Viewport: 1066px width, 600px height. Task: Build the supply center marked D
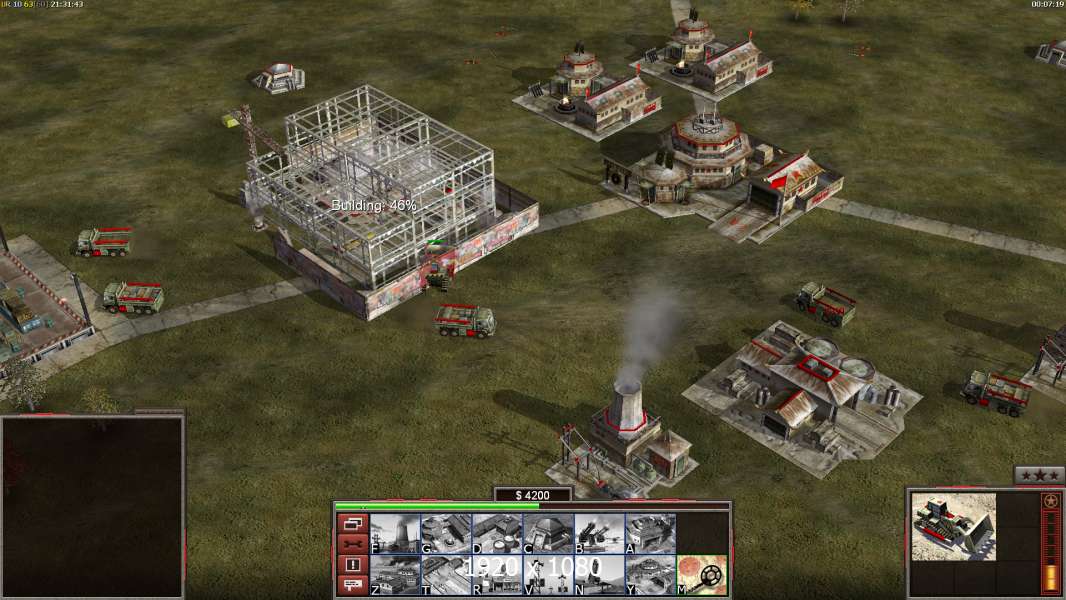click(497, 534)
